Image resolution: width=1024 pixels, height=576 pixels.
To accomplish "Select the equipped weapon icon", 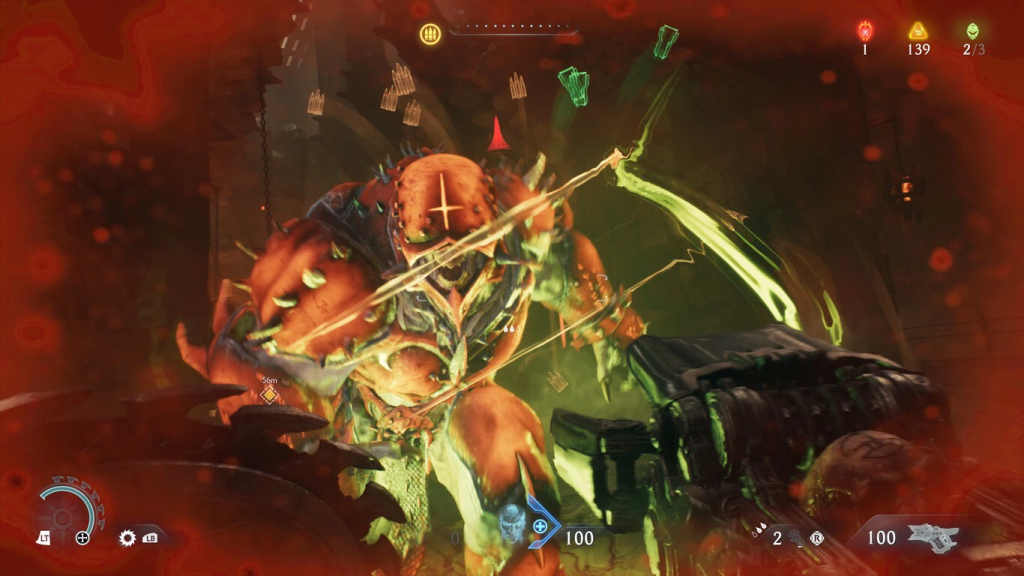I will [932, 537].
